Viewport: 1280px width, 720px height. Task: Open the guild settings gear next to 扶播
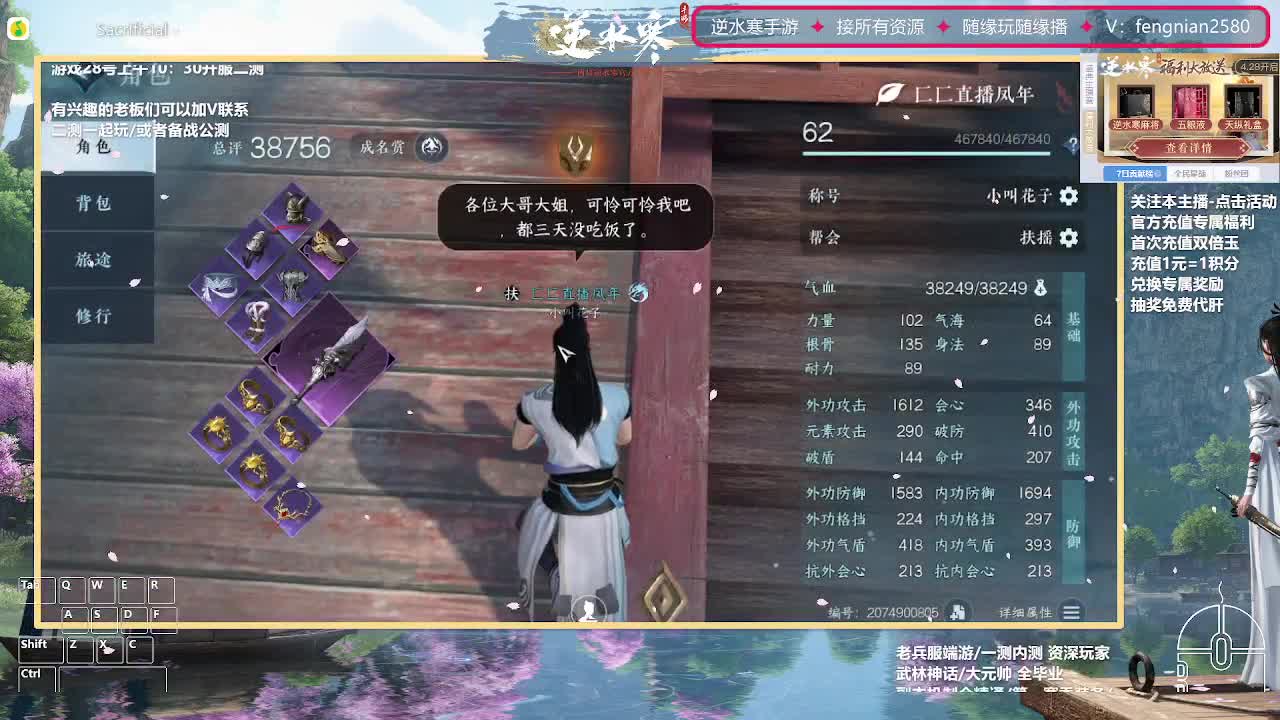pos(1068,238)
